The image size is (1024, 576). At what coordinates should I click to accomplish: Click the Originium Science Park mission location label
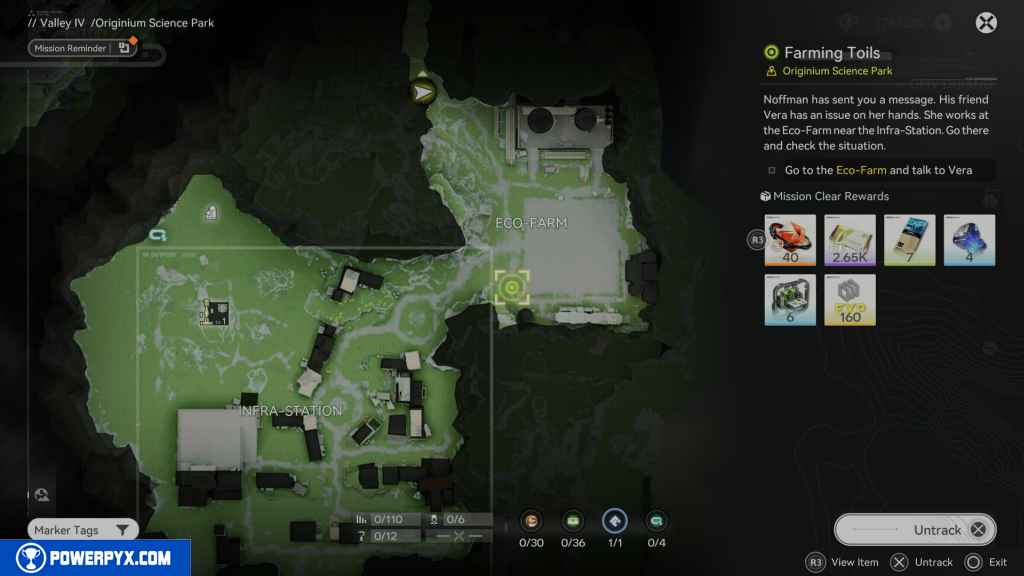pyautogui.click(x=838, y=72)
